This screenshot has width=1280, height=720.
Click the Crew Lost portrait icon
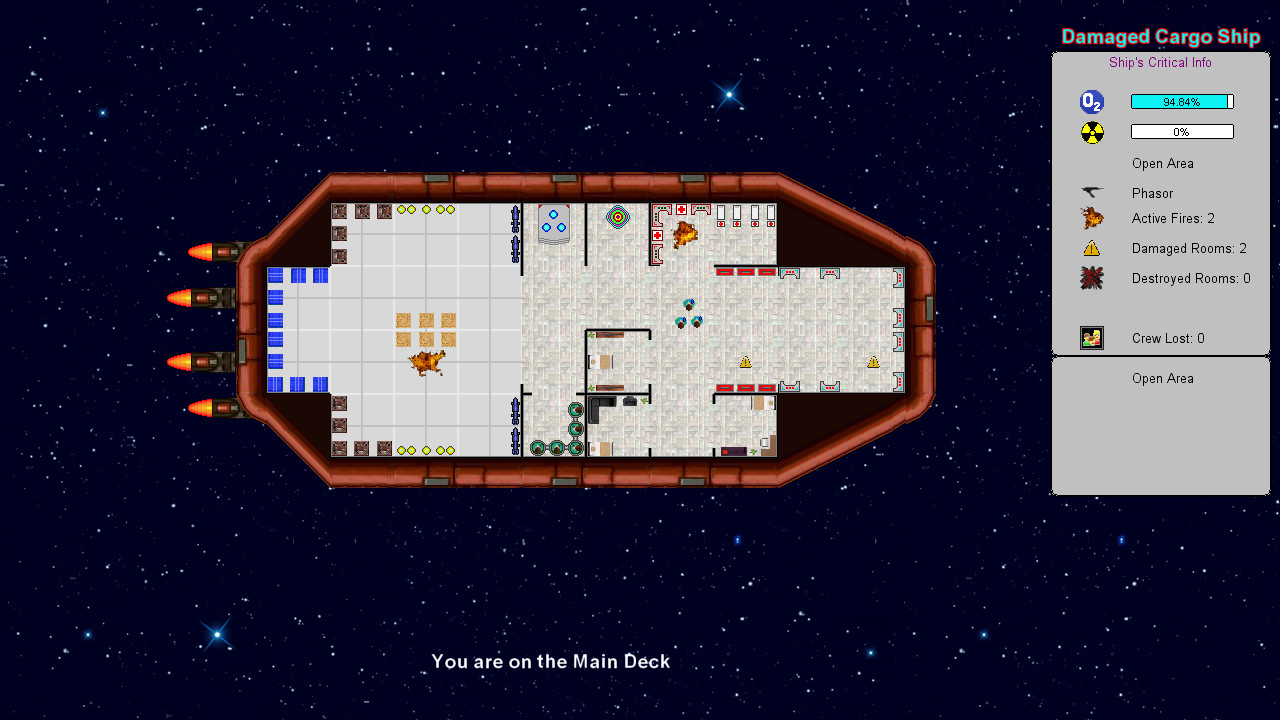tap(1091, 338)
